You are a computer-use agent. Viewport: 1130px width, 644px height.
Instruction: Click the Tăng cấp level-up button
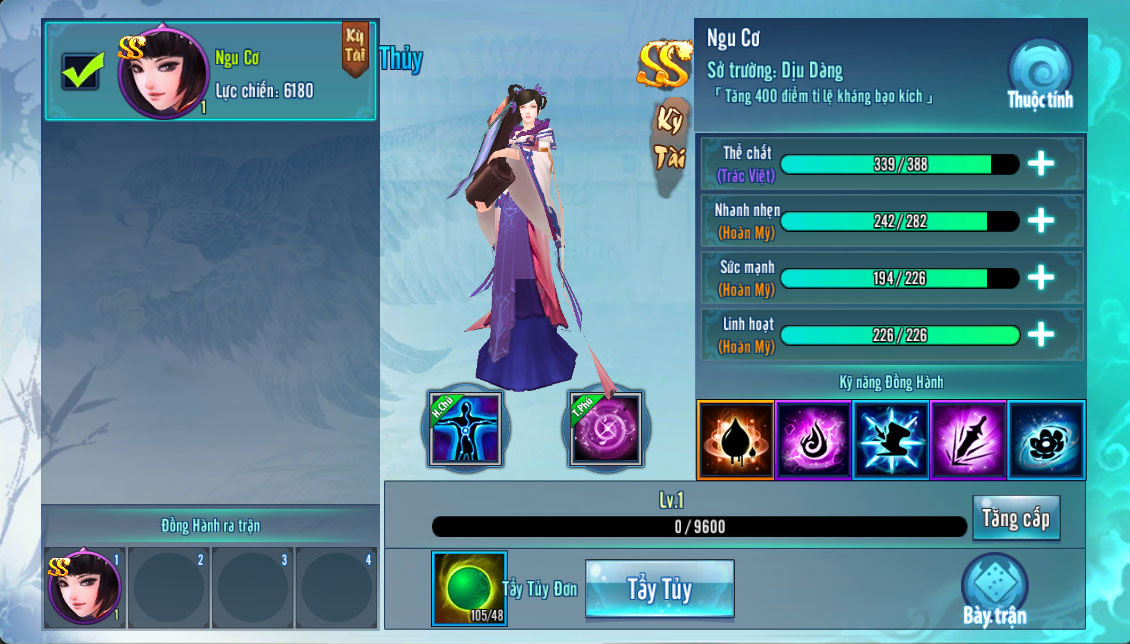click(x=1015, y=518)
